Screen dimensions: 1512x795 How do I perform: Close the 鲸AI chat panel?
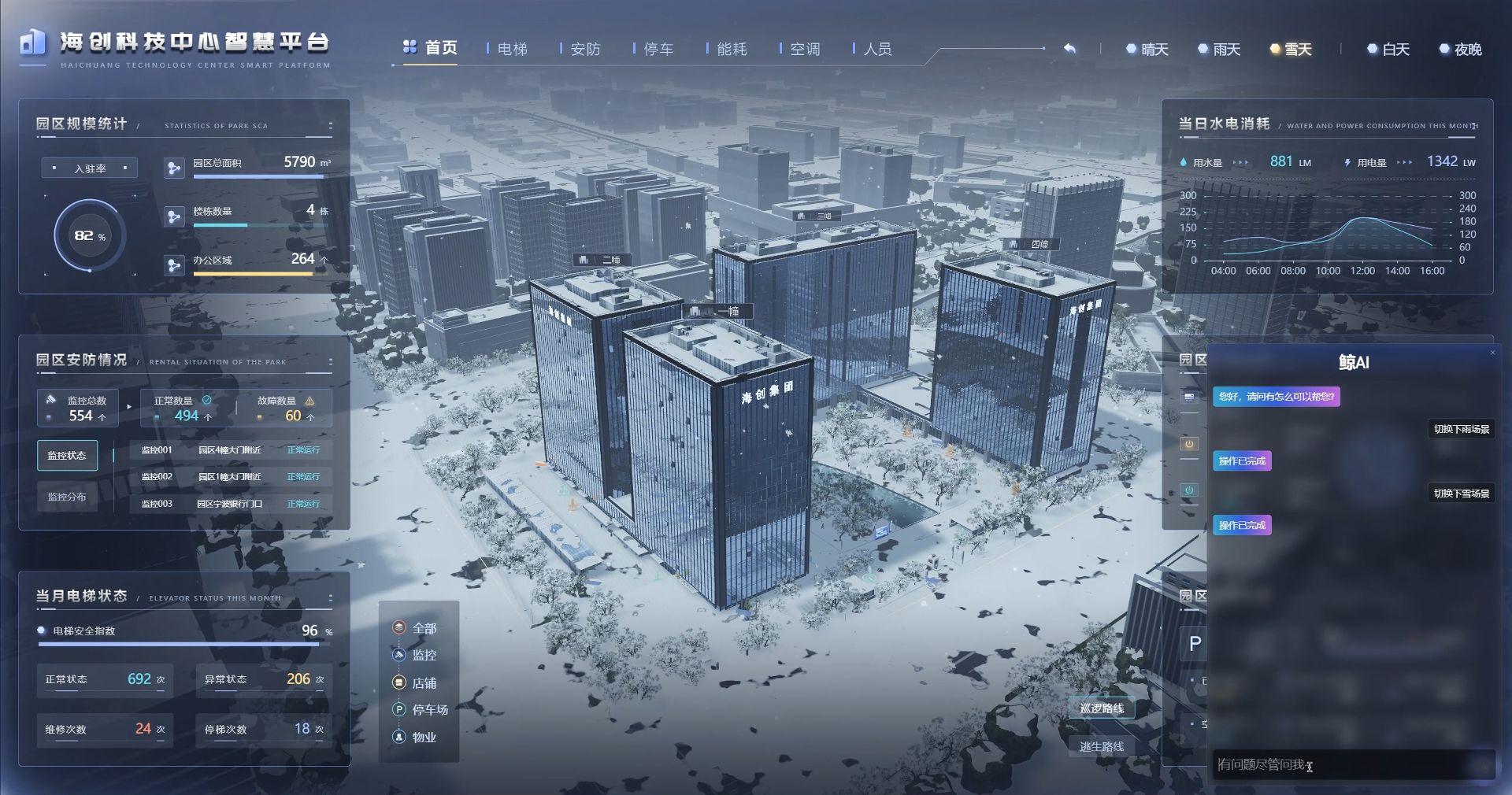[1492, 353]
